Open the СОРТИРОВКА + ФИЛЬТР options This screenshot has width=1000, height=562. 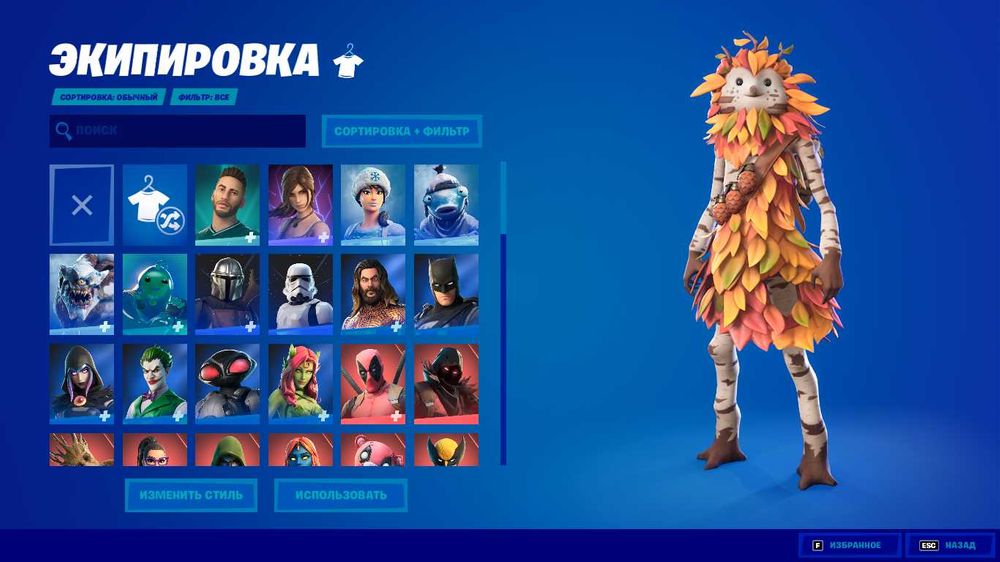pyautogui.click(x=401, y=131)
